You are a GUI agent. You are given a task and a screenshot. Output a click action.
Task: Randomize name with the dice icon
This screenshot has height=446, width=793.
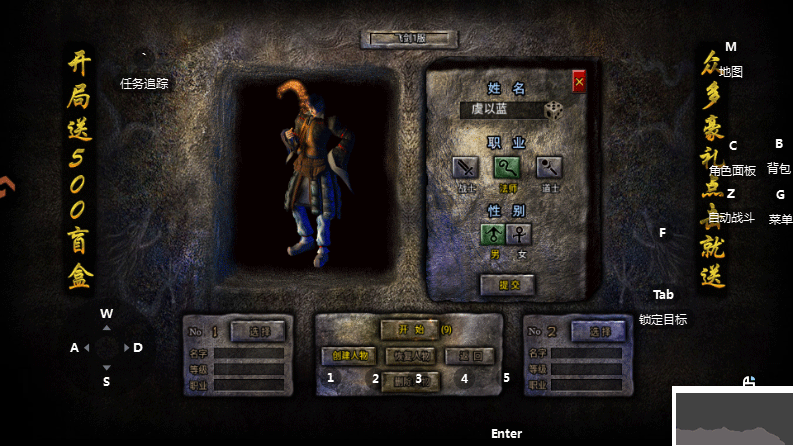click(x=554, y=110)
